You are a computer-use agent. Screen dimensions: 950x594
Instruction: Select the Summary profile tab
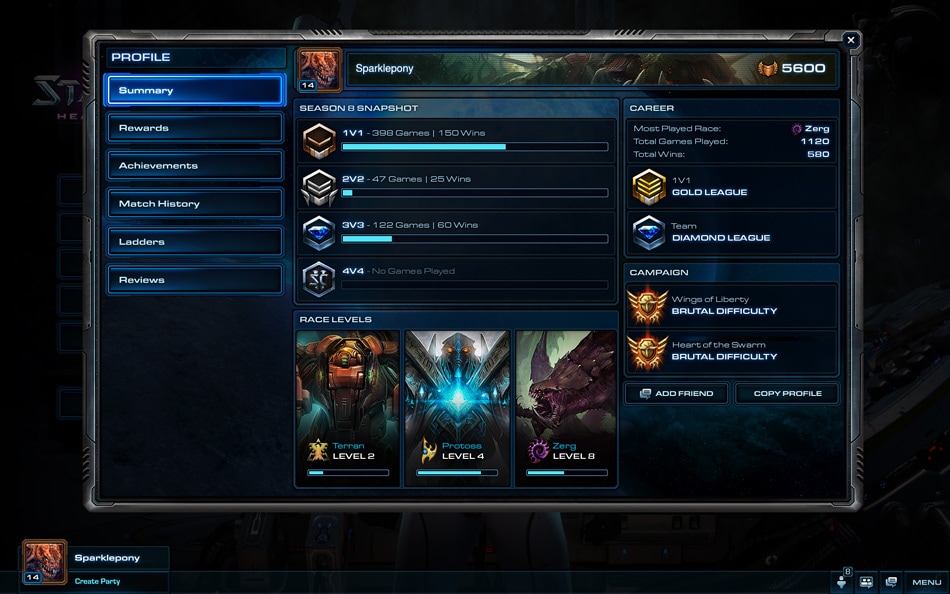[195, 90]
